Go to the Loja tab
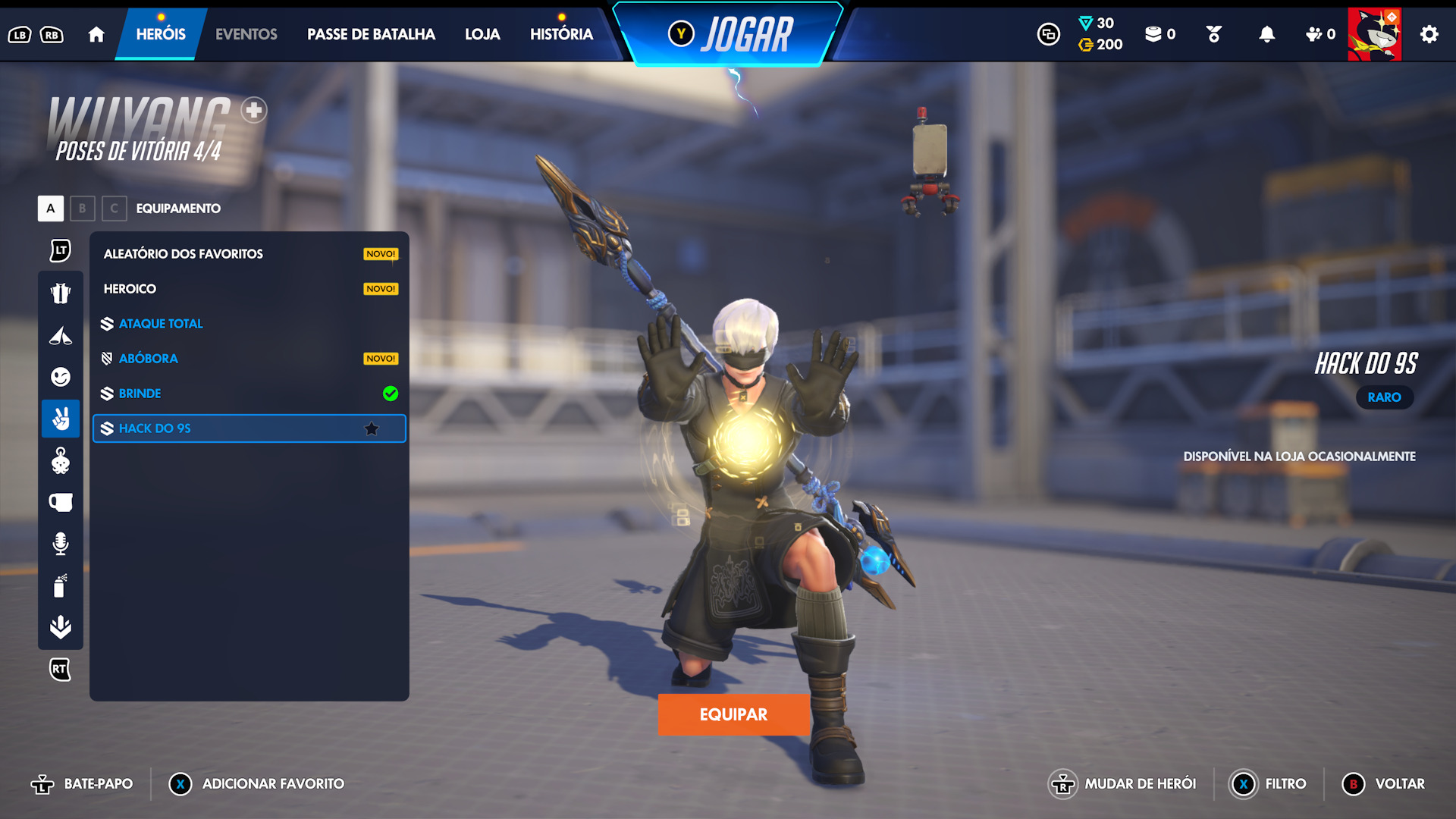1456x819 pixels. [482, 34]
